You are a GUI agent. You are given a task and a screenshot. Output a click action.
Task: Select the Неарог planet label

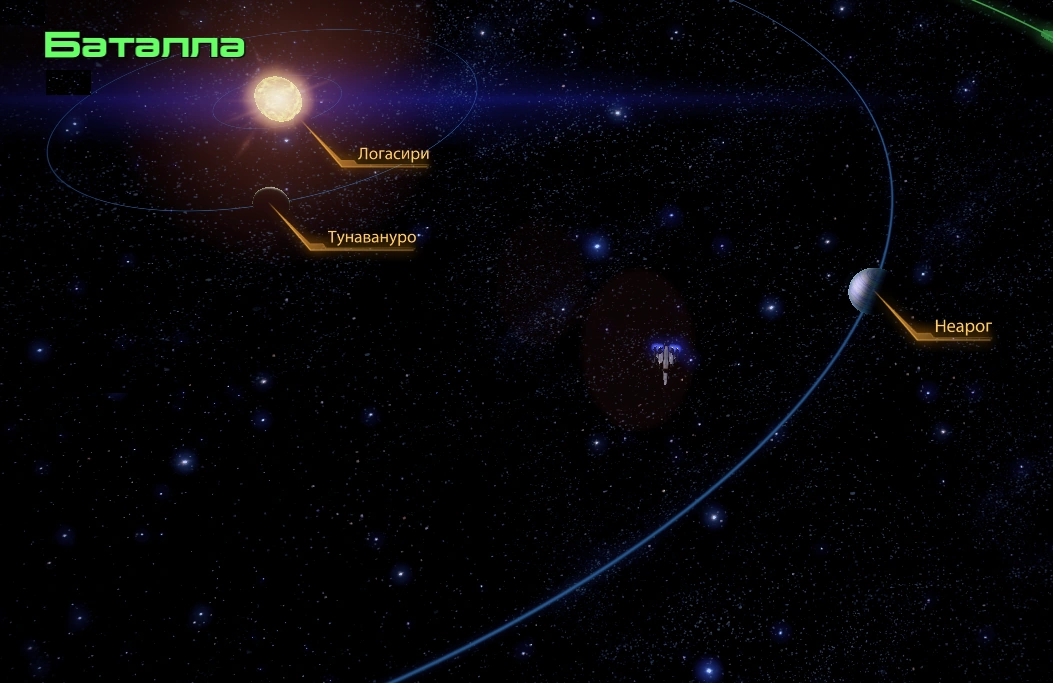962,326
